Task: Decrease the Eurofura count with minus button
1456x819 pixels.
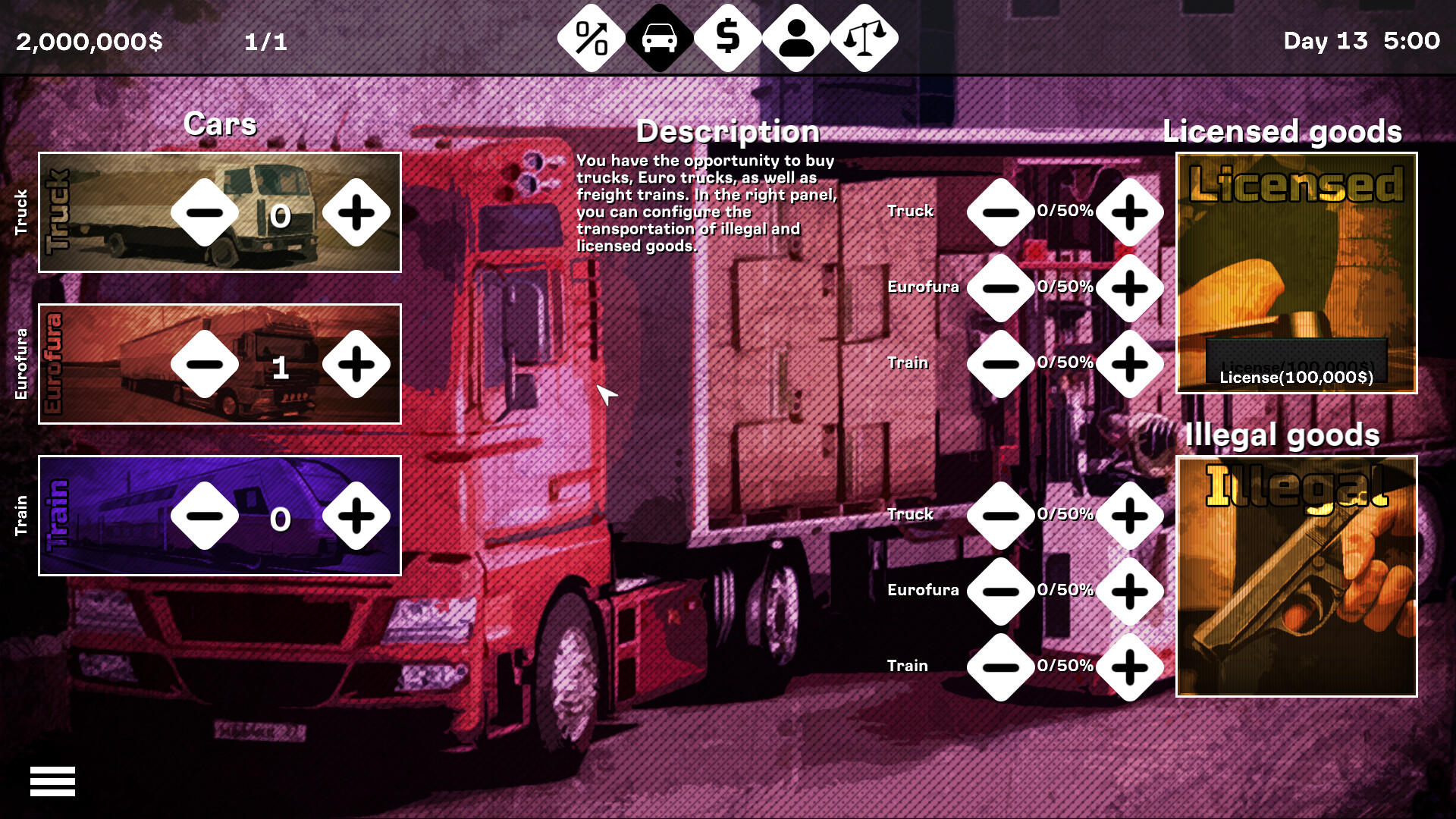Action: click(x=205, y=364)
